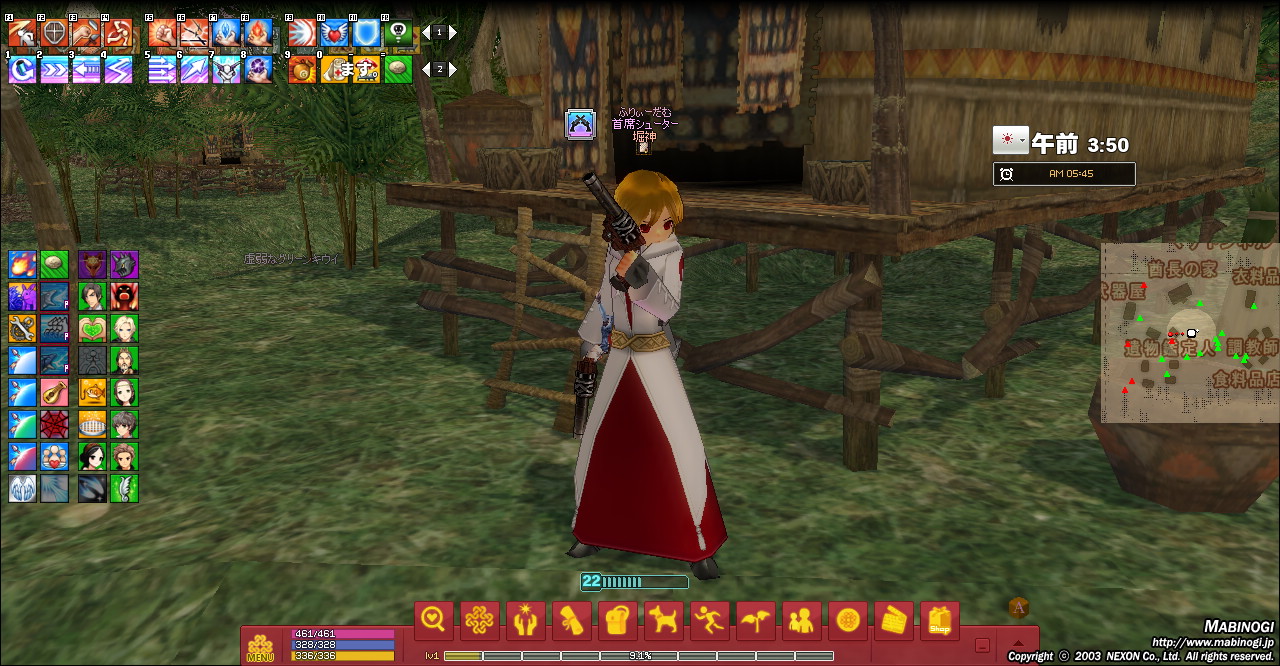Click the wrench and gear icon
Screen dimensions: 1280x666
point(22,329)
